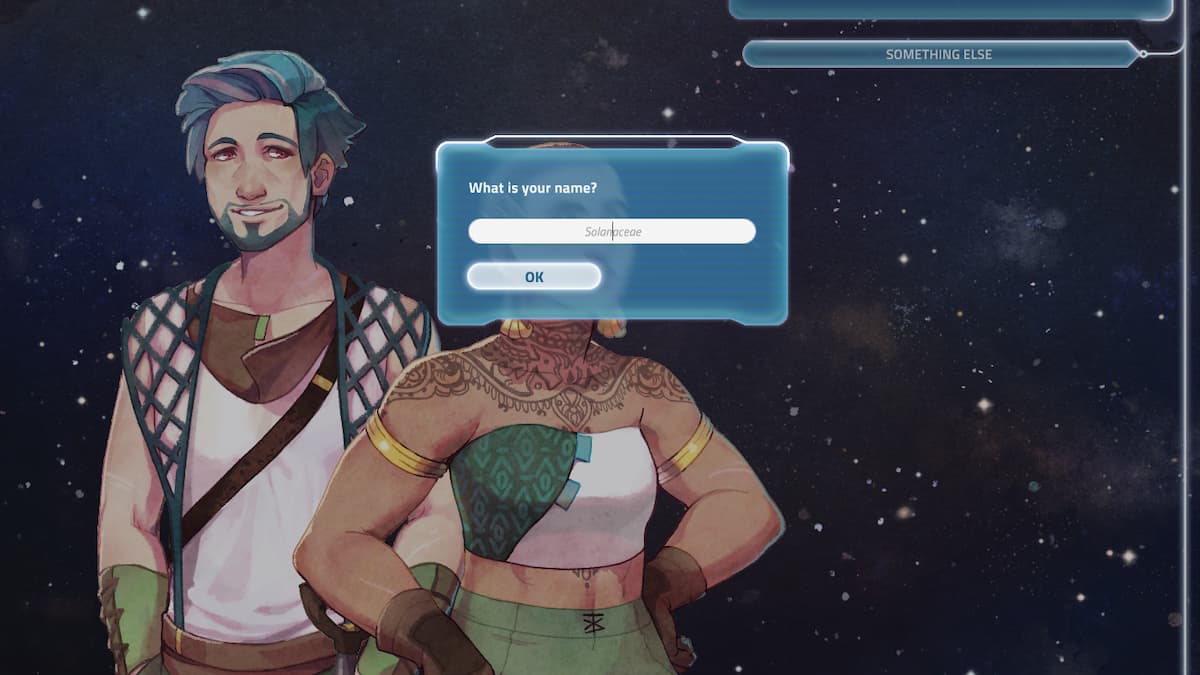Image resolution: width=1200 pixels, height=675 pixels.
Task: Confirm the name with OK
Action: pos(534,277)
